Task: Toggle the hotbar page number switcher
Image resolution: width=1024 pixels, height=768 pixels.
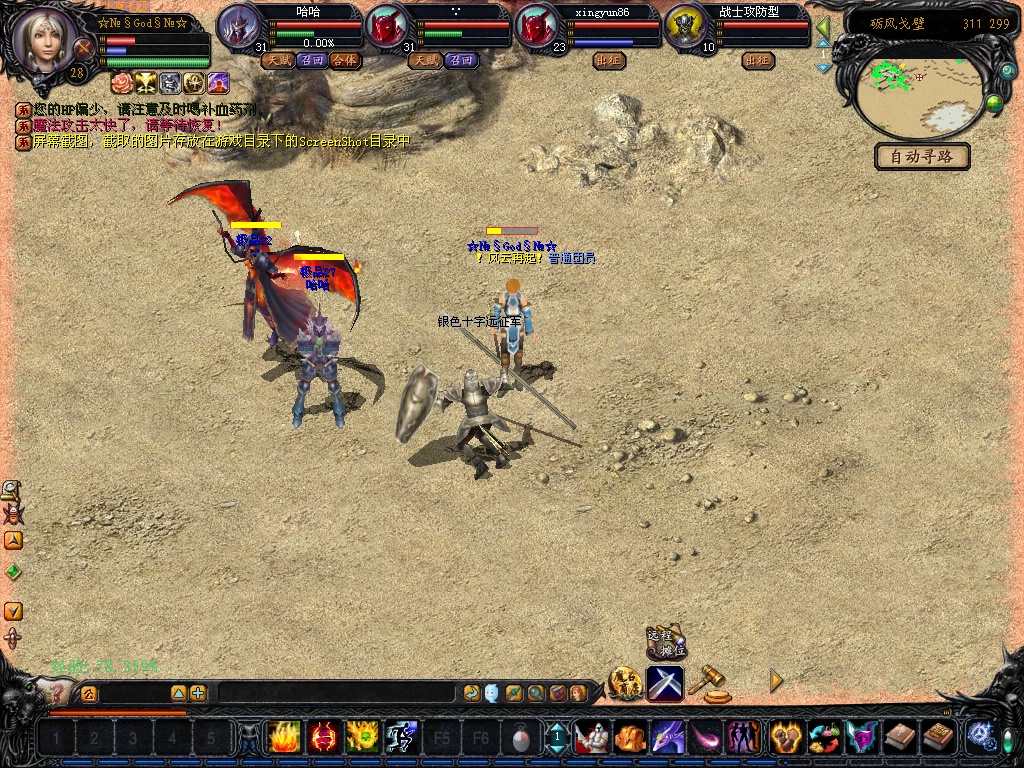Action: point(557,738)
